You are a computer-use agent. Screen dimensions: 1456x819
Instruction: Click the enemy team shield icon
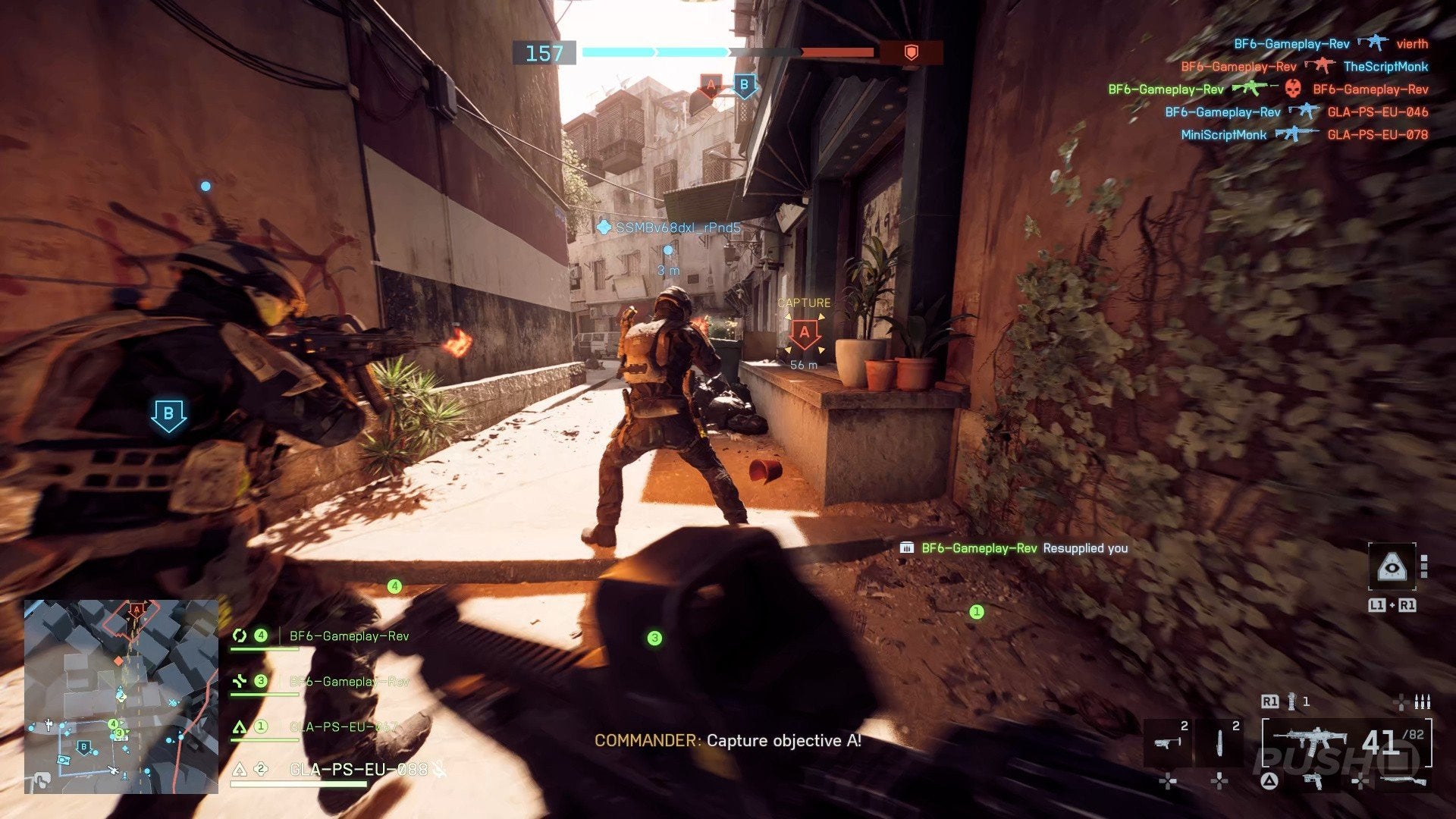[912, 52]
